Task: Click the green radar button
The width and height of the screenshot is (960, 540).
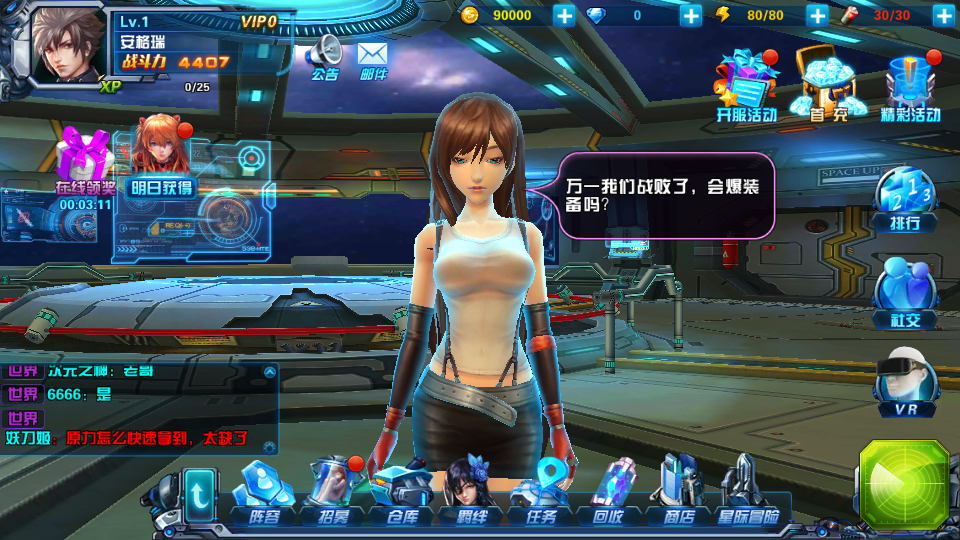Action: [x=904, y=485]
